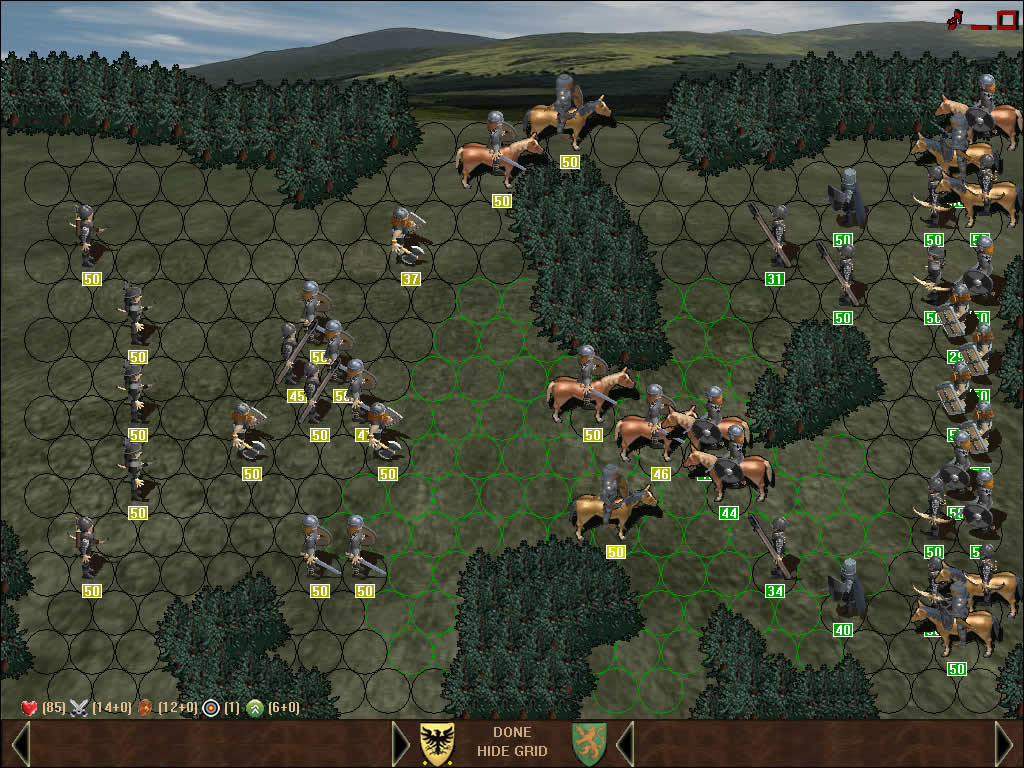Select the black eagle shield emblem
The width and height of the screenshot is (1024, 768).
click(437, 743)
